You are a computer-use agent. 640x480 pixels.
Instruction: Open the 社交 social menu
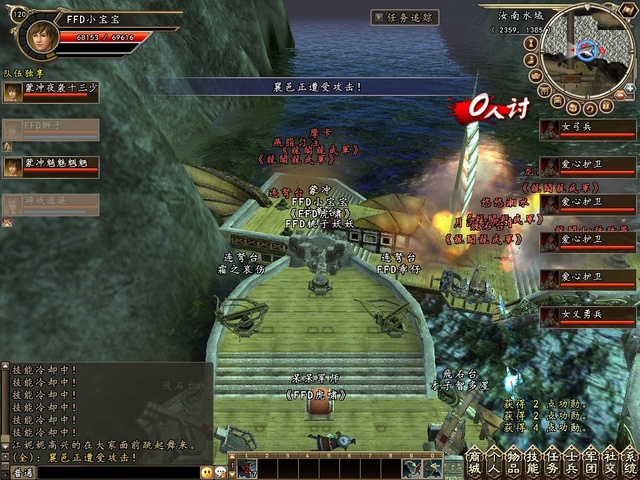[610, 464]
